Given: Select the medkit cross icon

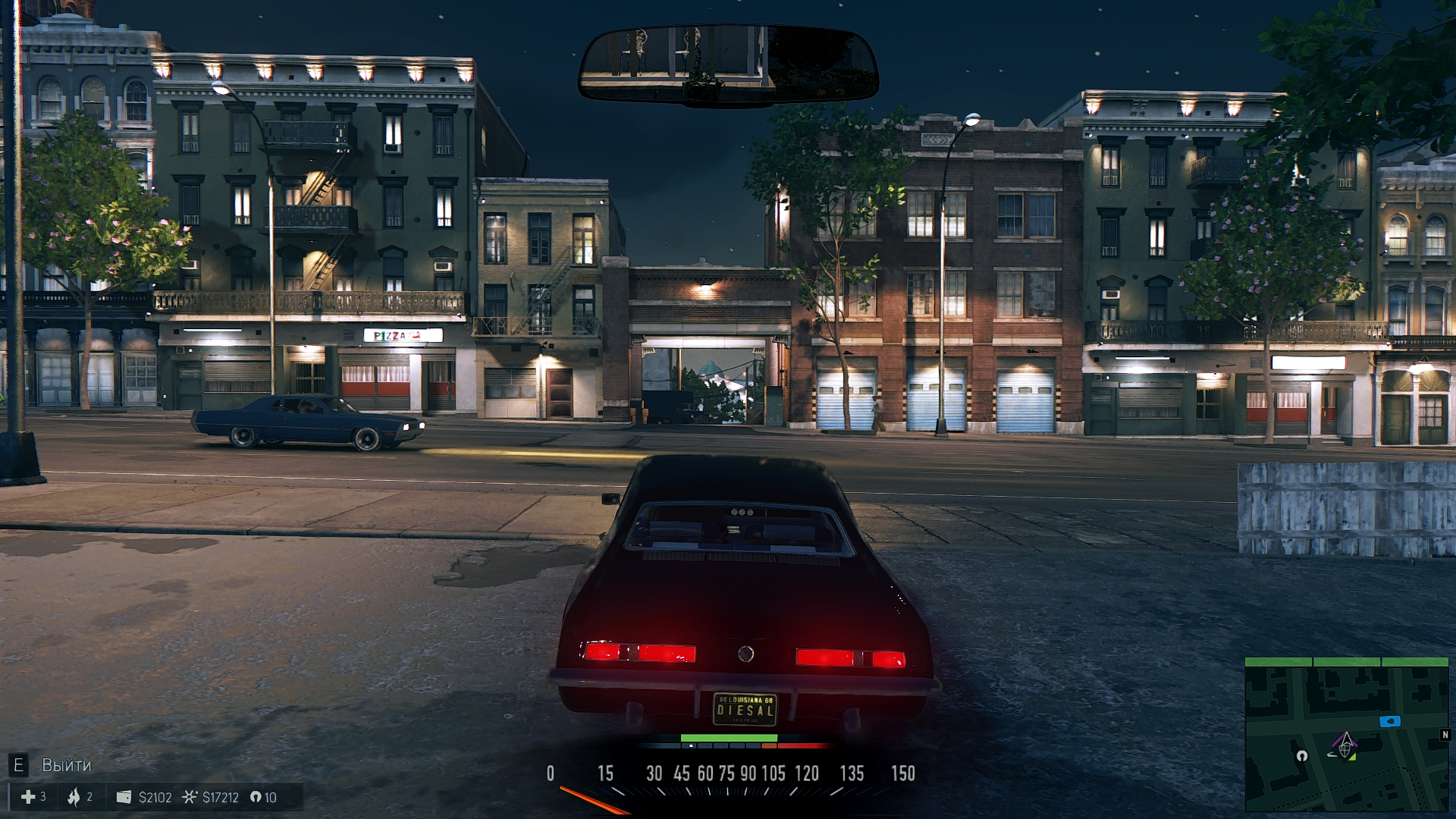Looking at the screenshot, I should (28, 797).
